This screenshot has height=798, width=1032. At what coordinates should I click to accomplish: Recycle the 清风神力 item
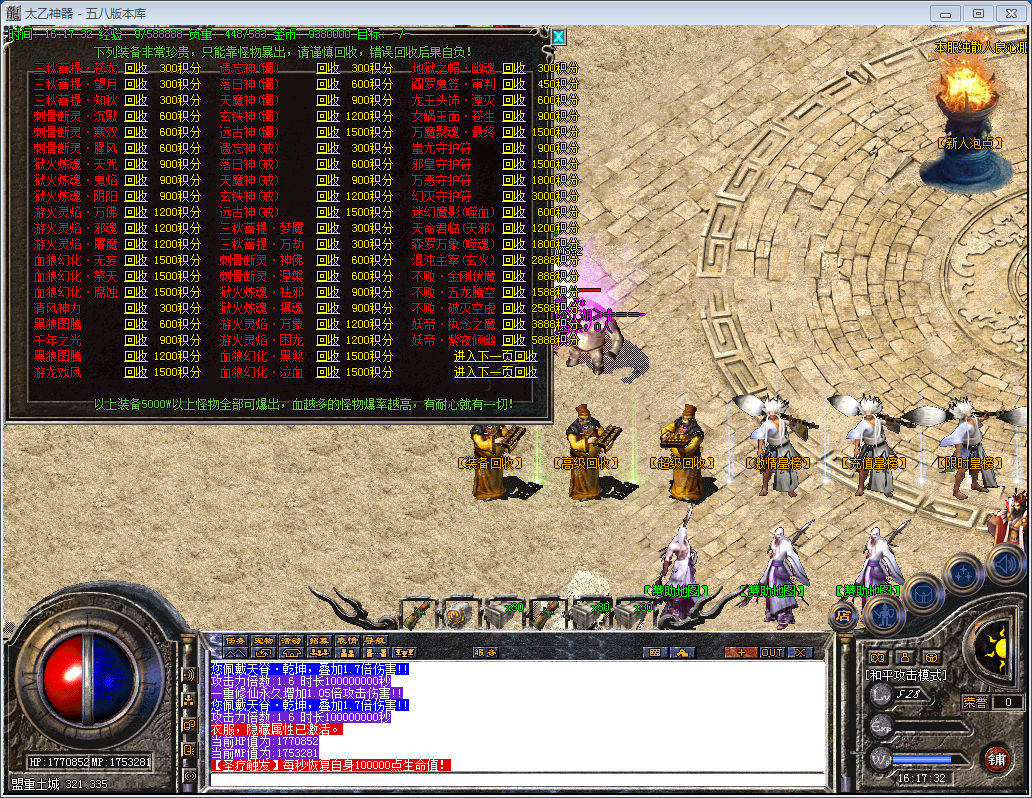click(136, 308)
